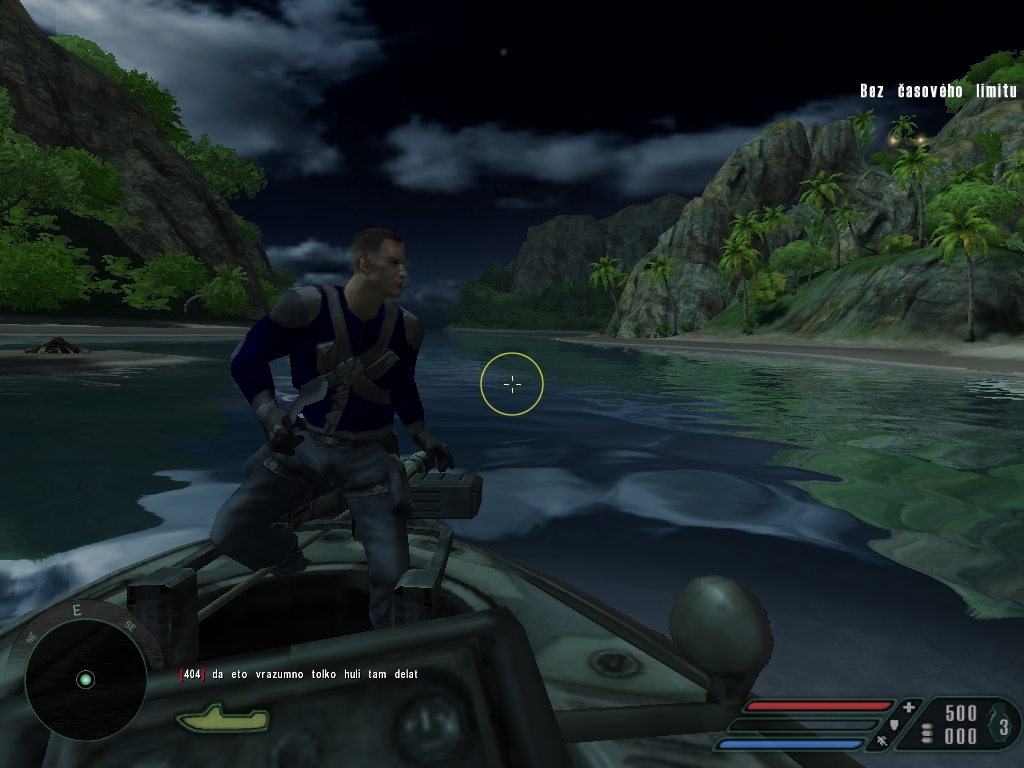Click the grenade count icon
1024x768 pixels.
pyautogui.click(x=1001, y=725)
